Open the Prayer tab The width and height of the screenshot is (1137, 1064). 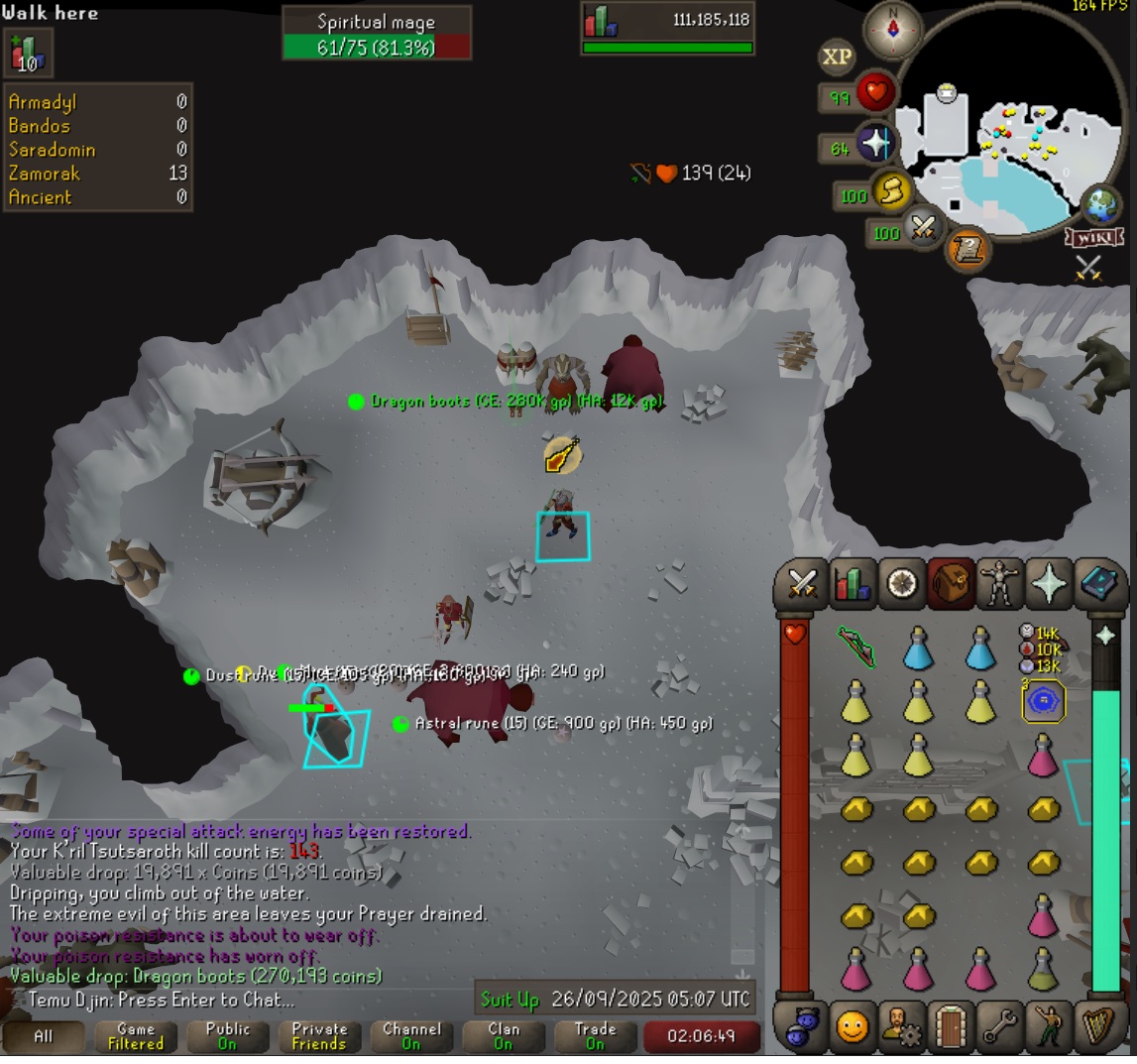(x=1049, y=584)
